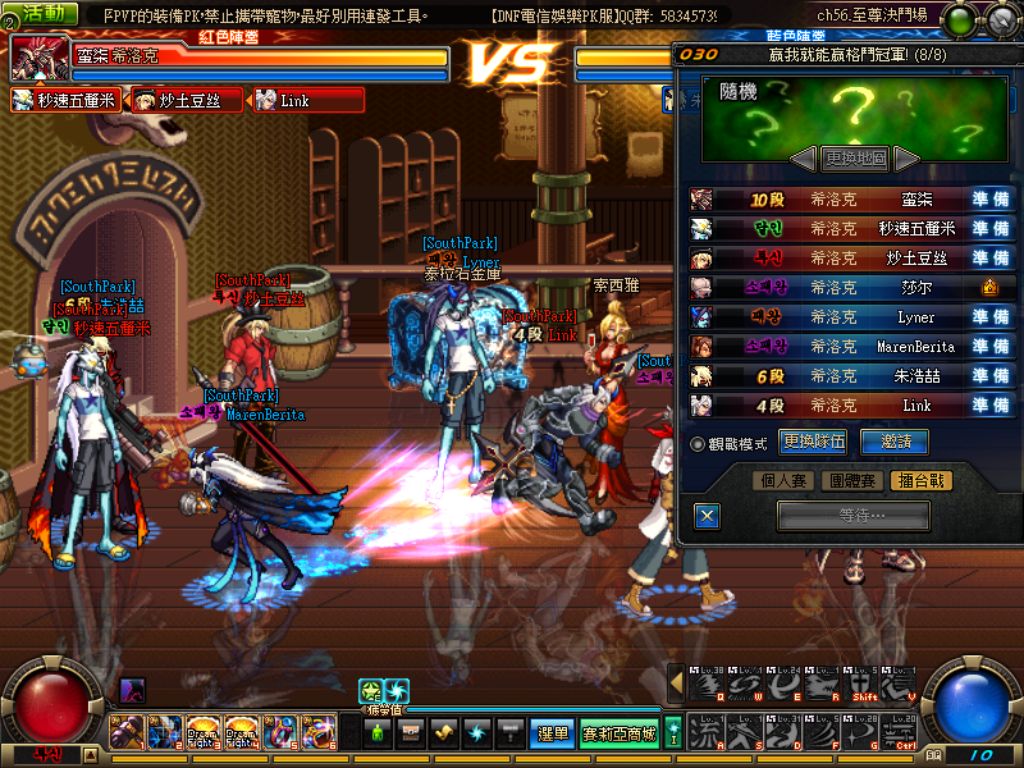
Task: Invite a player with the 邀請 button
Action: 894,442
